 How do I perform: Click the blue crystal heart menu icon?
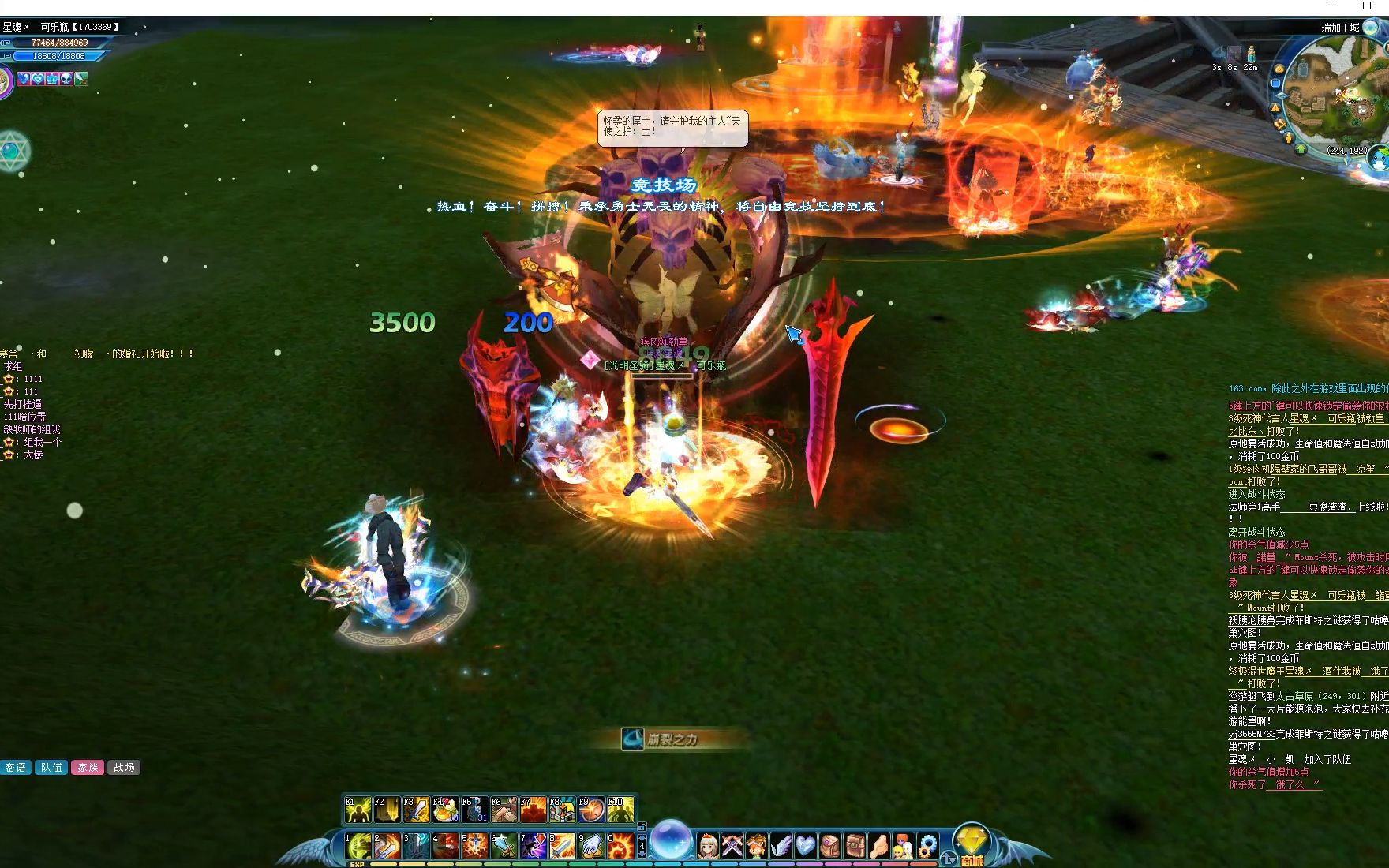pyautogui.click(x=805, y=846)
